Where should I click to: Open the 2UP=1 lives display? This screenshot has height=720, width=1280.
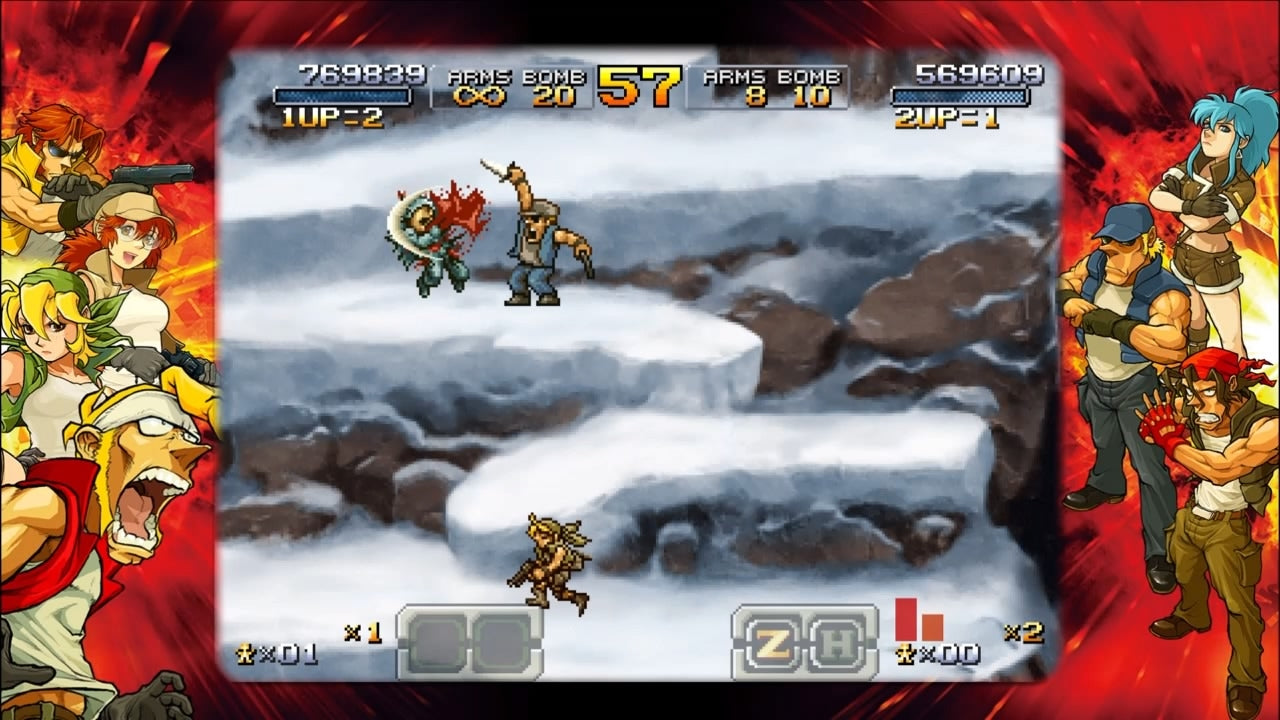[x=948, y=118]
